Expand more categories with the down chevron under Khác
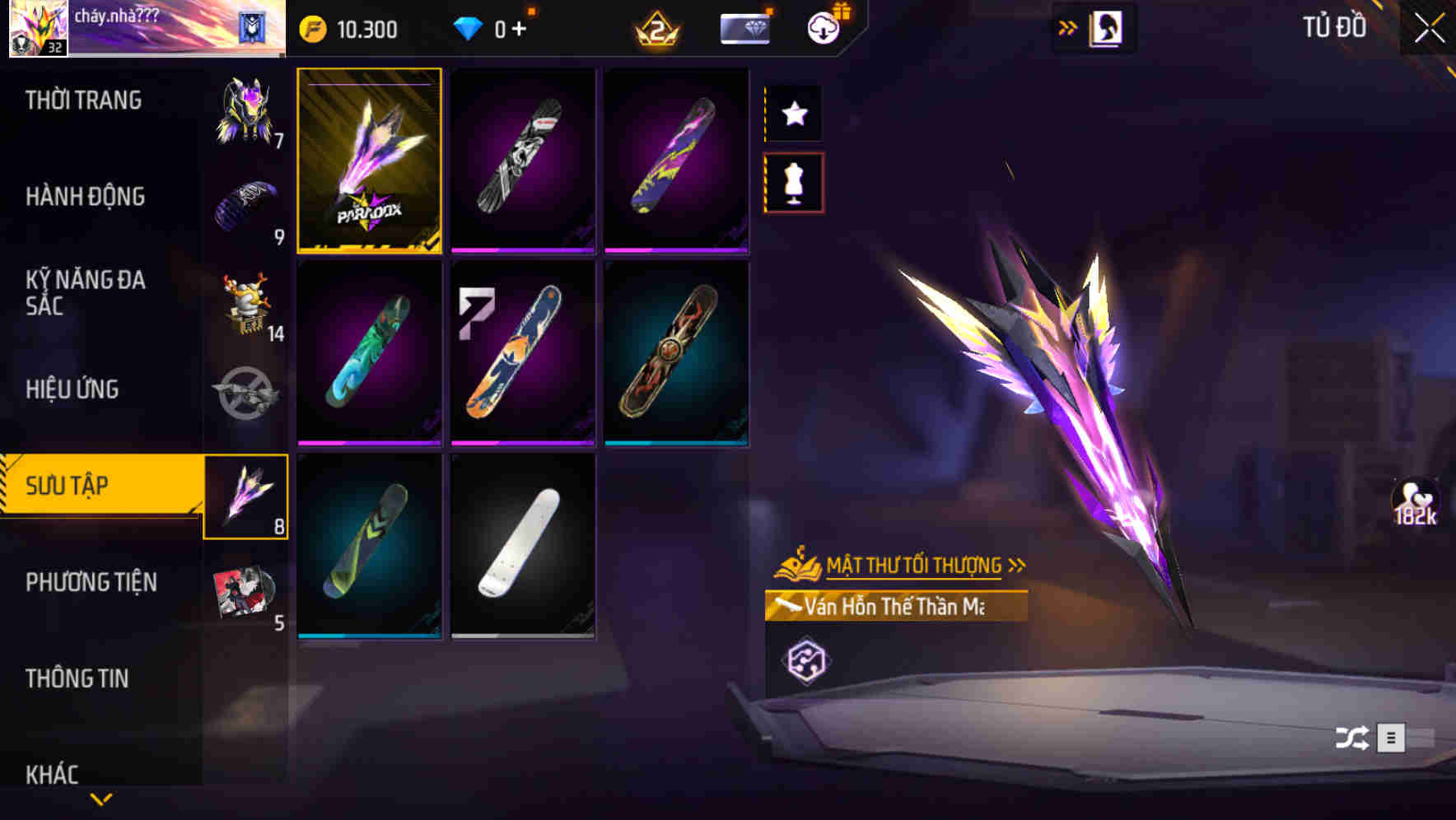The width and height of the screenshot is (1456, 820). pyautogui.click(x=100, y=797)
